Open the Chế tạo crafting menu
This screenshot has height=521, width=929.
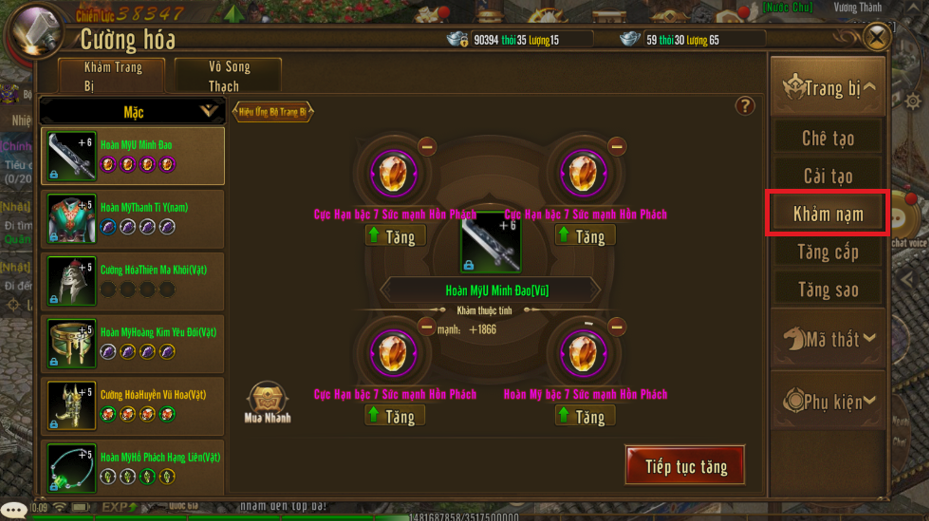(827, 138)
